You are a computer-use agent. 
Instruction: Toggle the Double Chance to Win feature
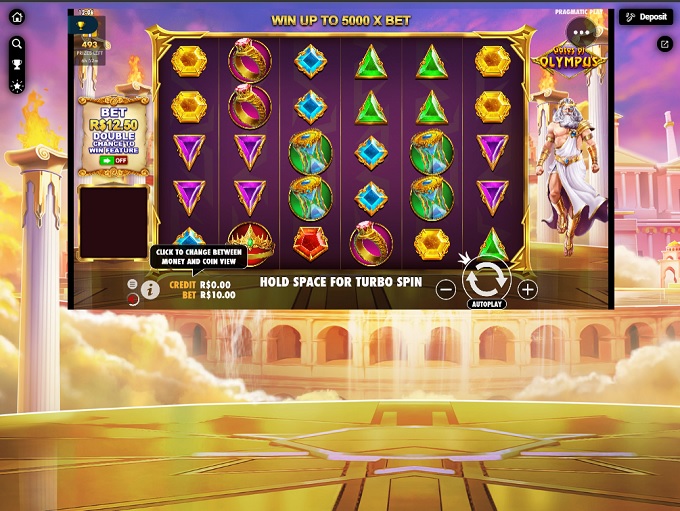pyautogui.click(x=114, y=160)
